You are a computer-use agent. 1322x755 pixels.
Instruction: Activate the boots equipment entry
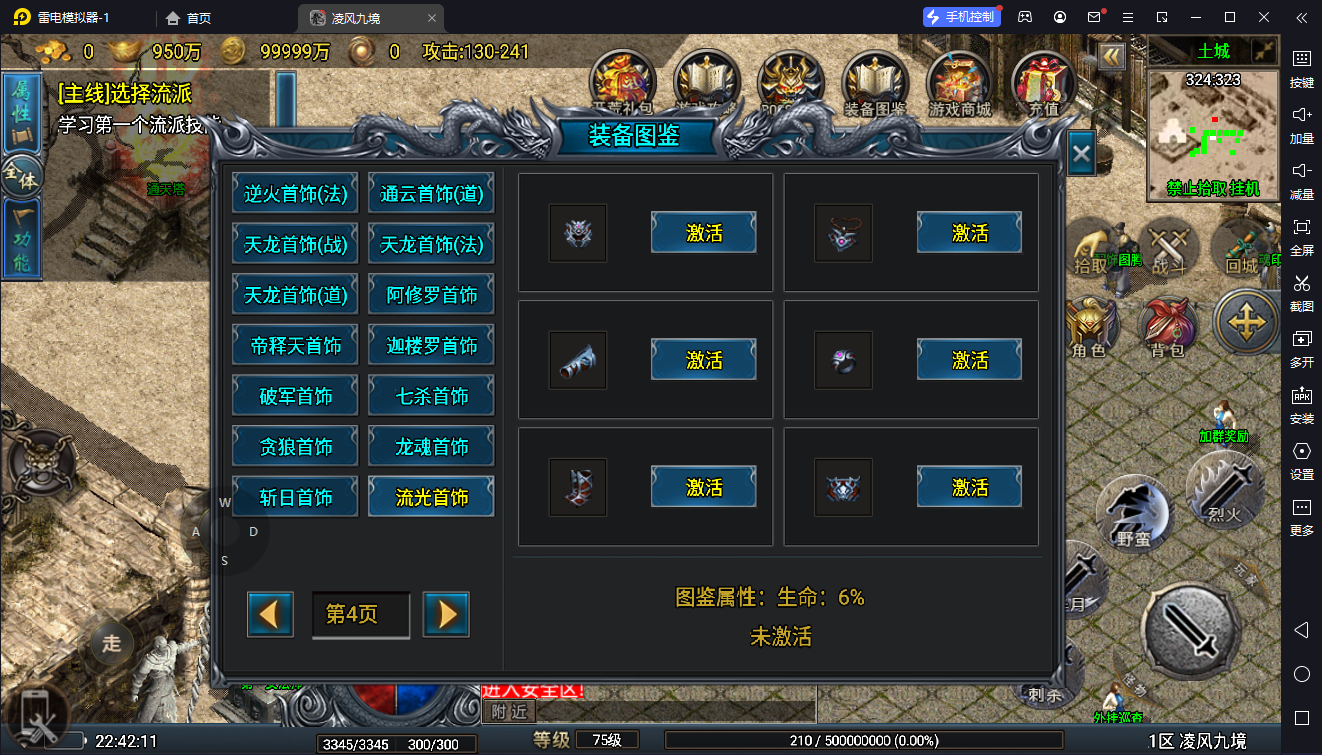(x=704, y=487)
